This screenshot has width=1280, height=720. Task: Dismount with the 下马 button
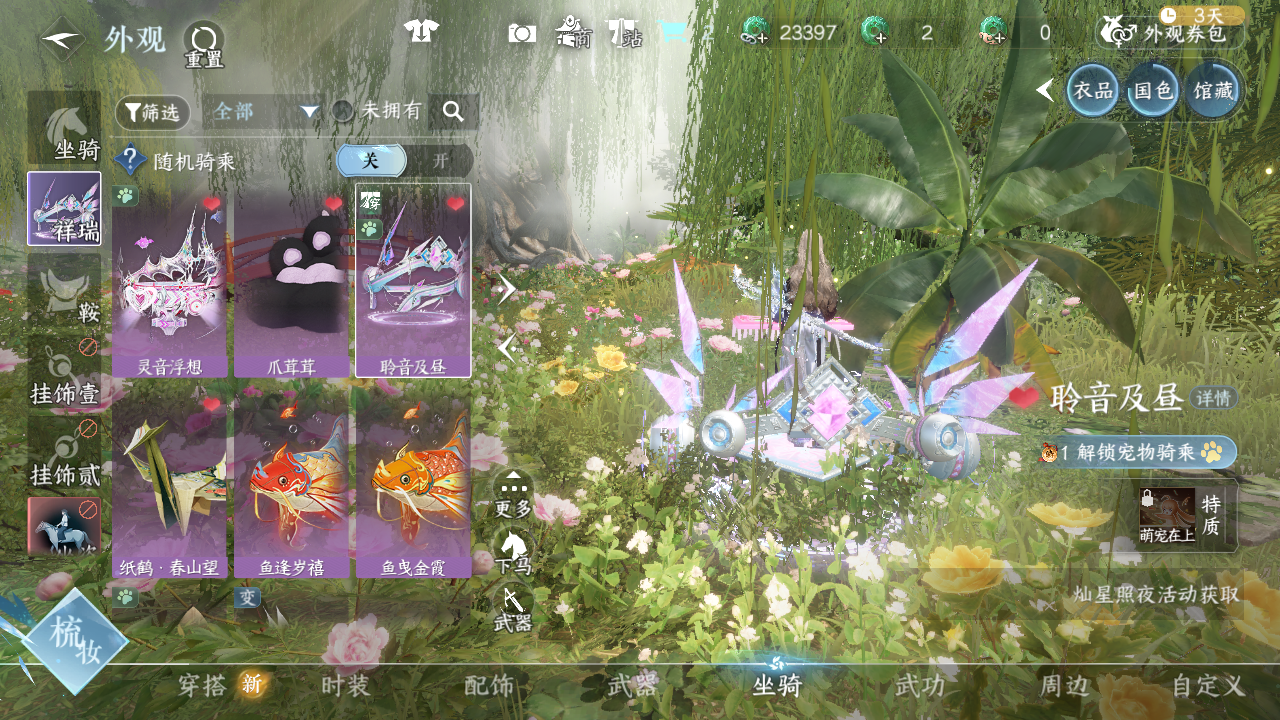(x=514, y=550)
